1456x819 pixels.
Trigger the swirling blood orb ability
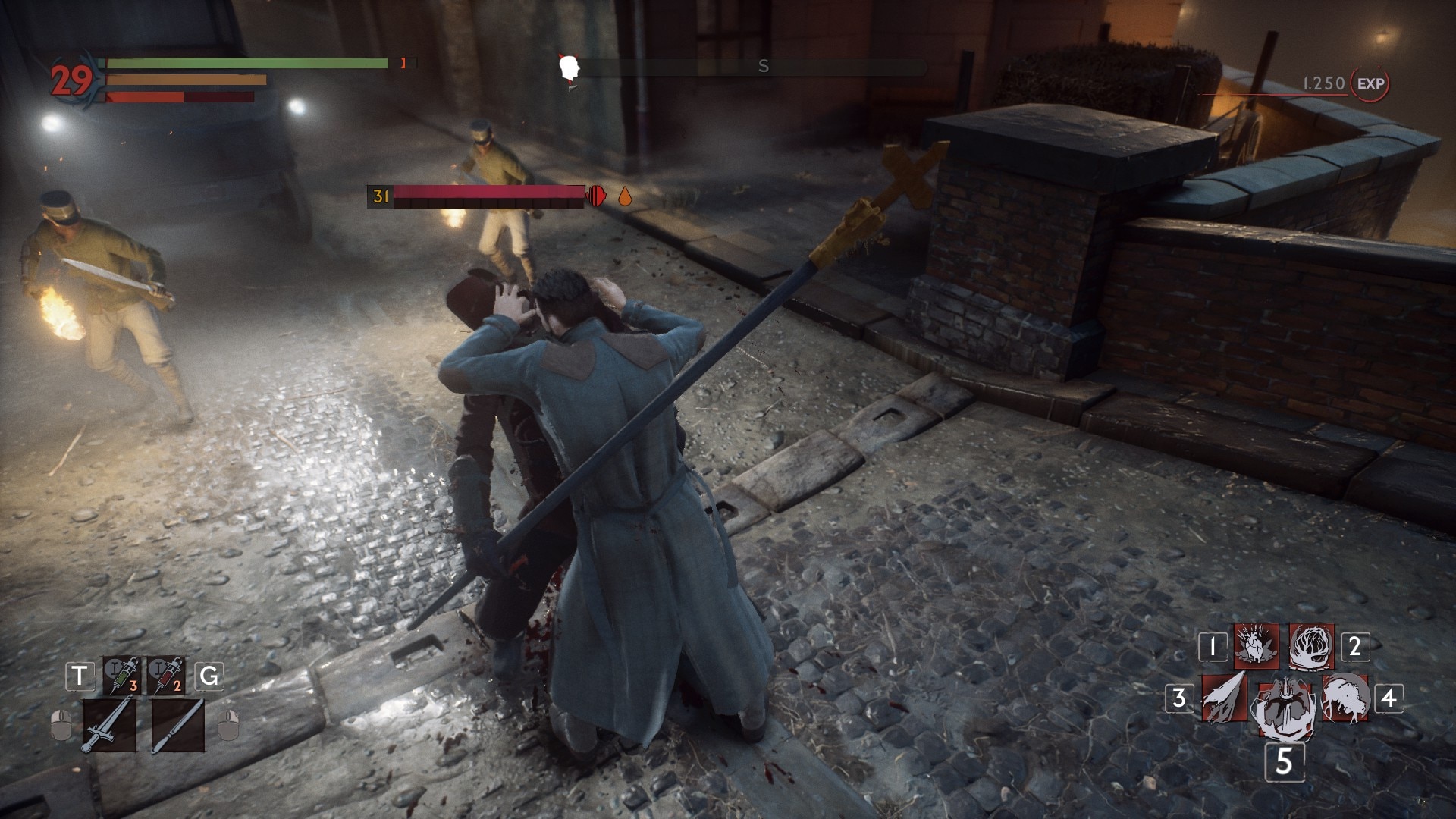(1311, 647)
